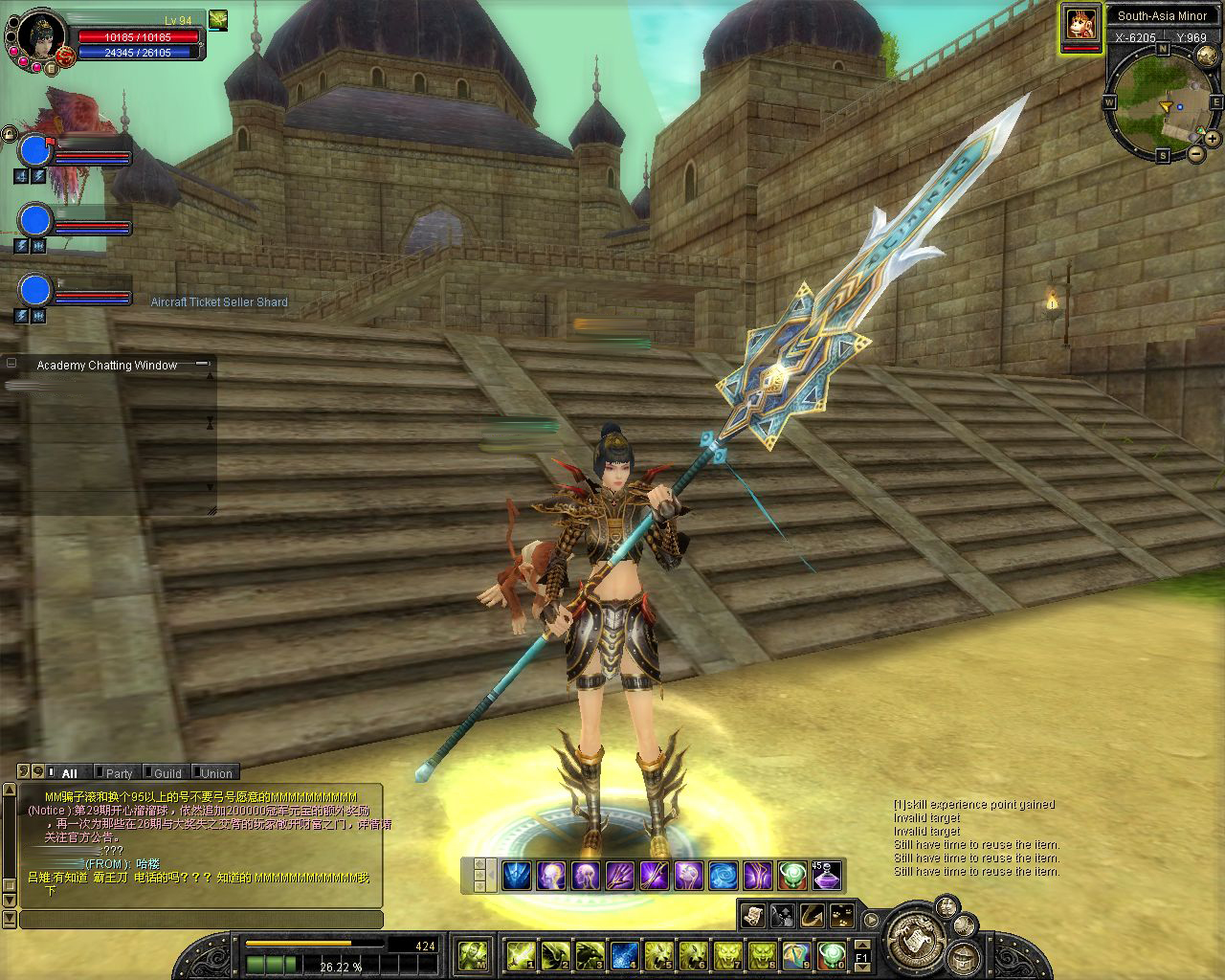Use the sword slash skill in slot 1
Screen dimensions: 1225x980
[521, 954]
